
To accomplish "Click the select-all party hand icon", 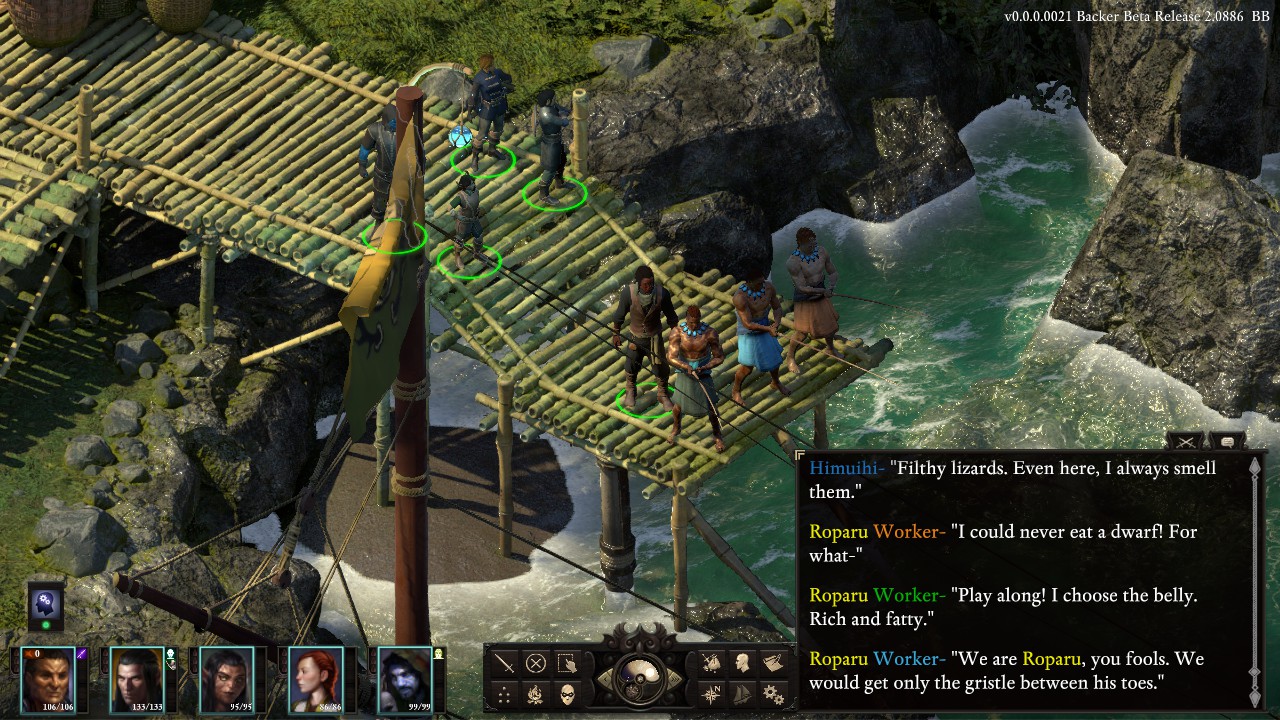I will click(x=568, y=663).
